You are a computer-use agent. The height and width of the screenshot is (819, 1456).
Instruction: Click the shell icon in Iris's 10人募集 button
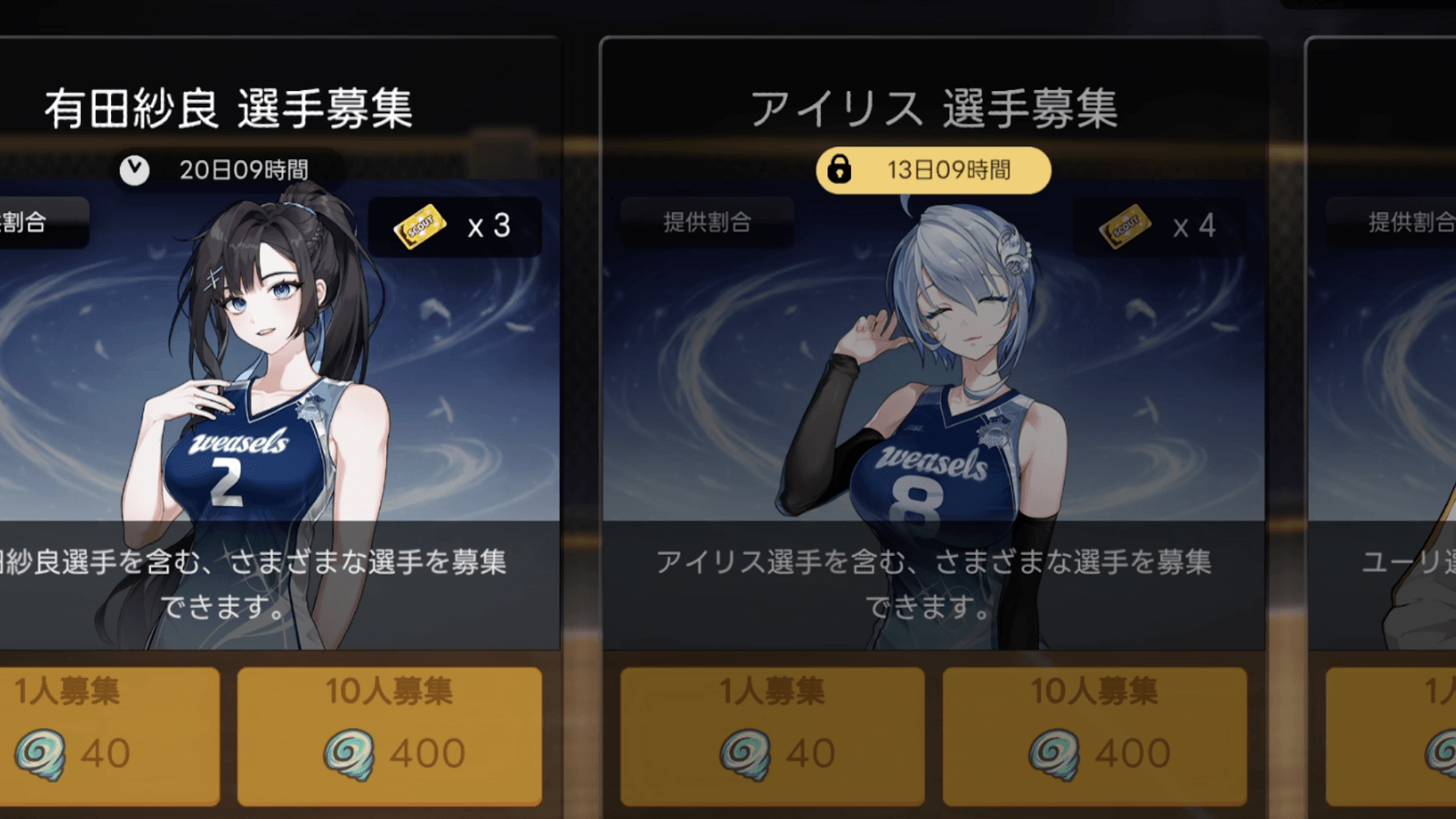1051,750
